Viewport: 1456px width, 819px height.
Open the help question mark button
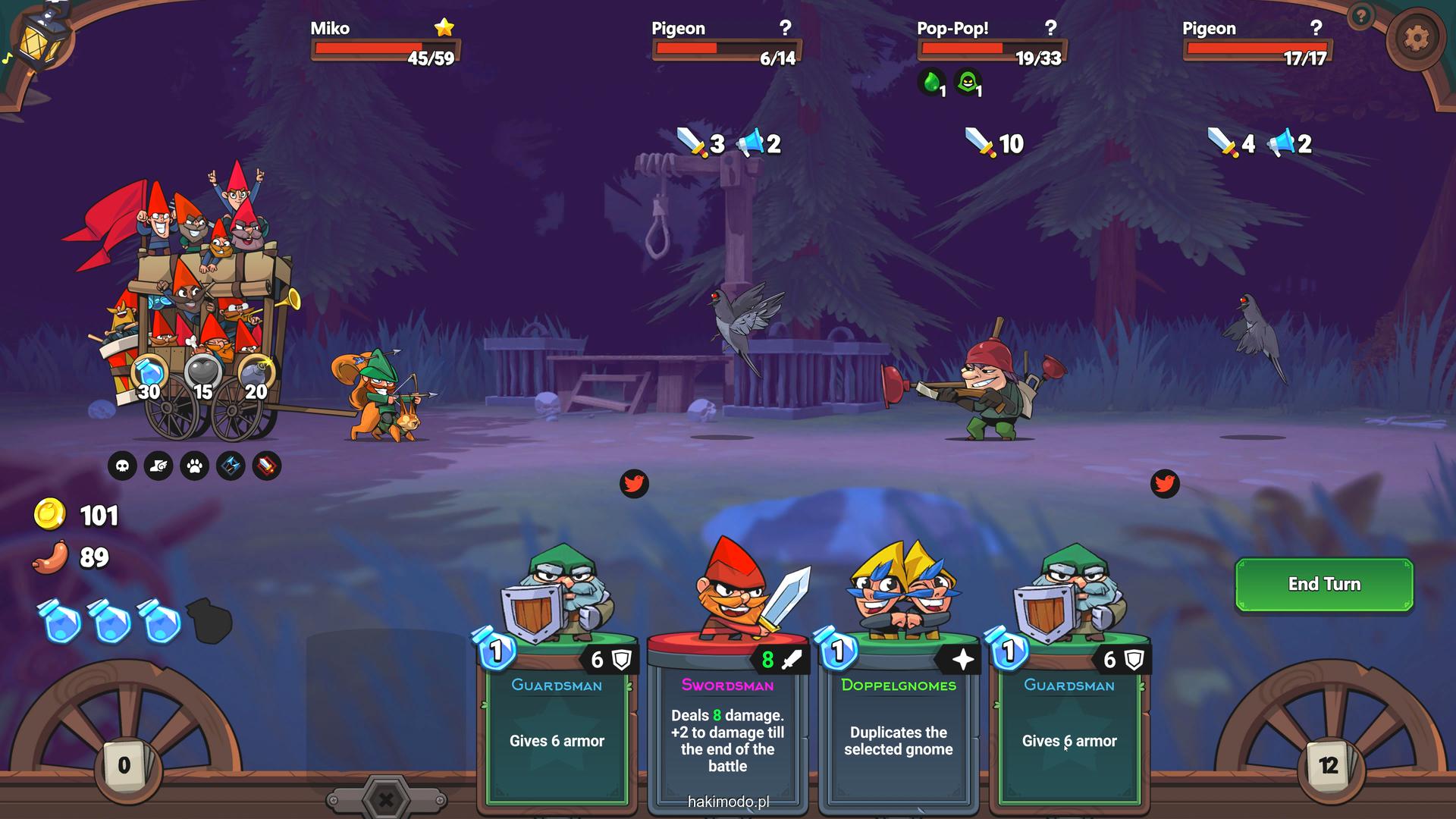pyautogui.click(x=1362, y=15)
